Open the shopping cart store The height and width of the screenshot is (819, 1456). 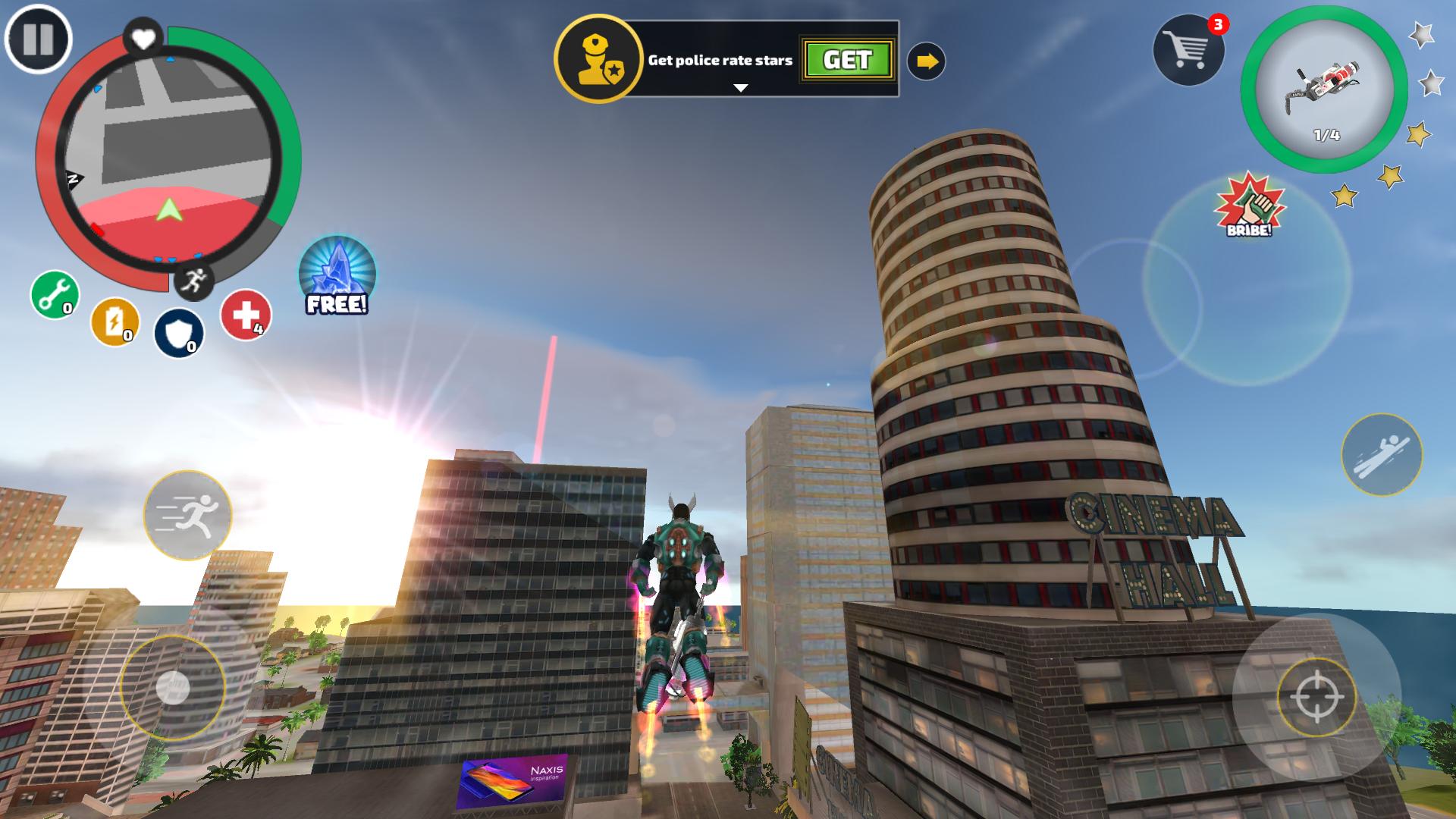click(1191, 47)
